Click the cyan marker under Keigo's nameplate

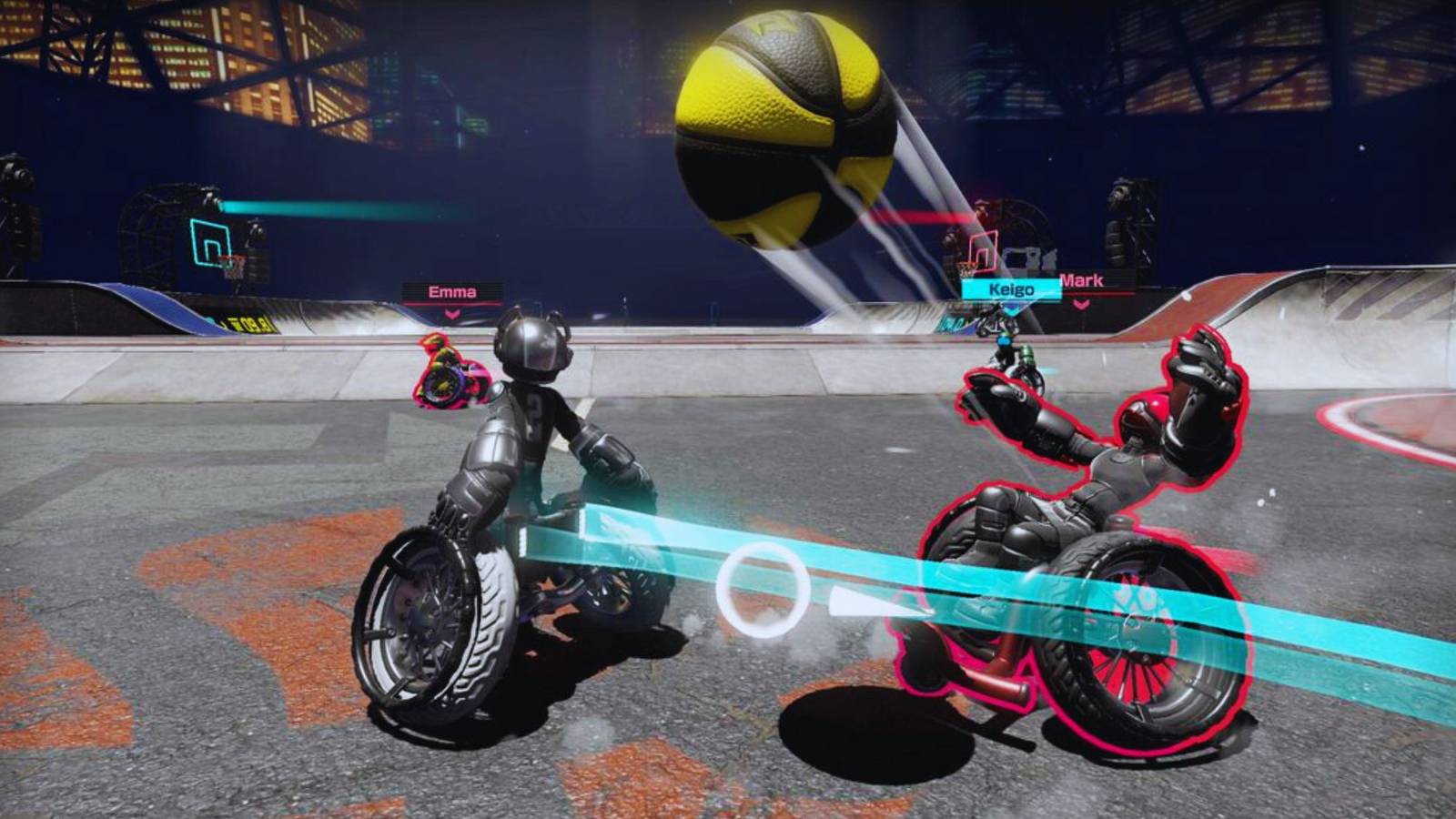click(x=1010, y=308)
